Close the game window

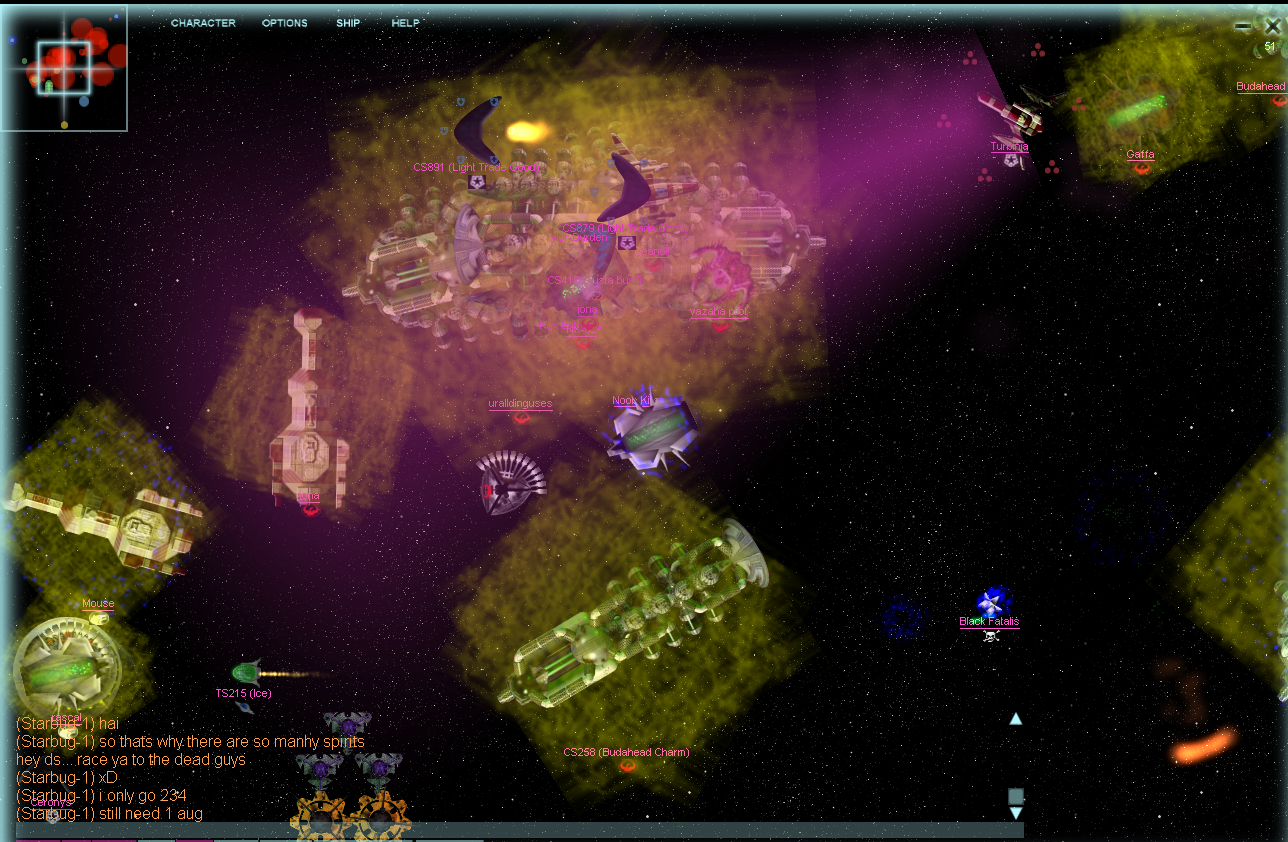pos(1272,27)
